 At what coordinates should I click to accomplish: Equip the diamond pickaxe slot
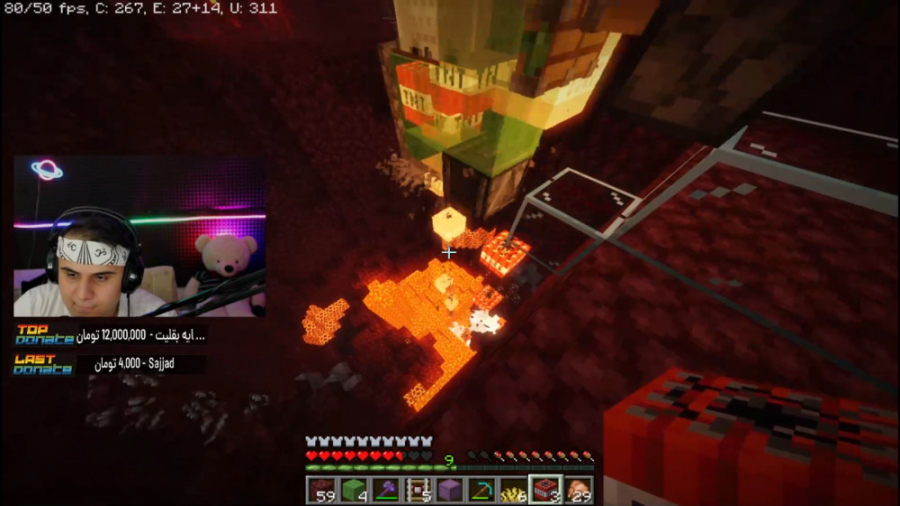(481, 490)
